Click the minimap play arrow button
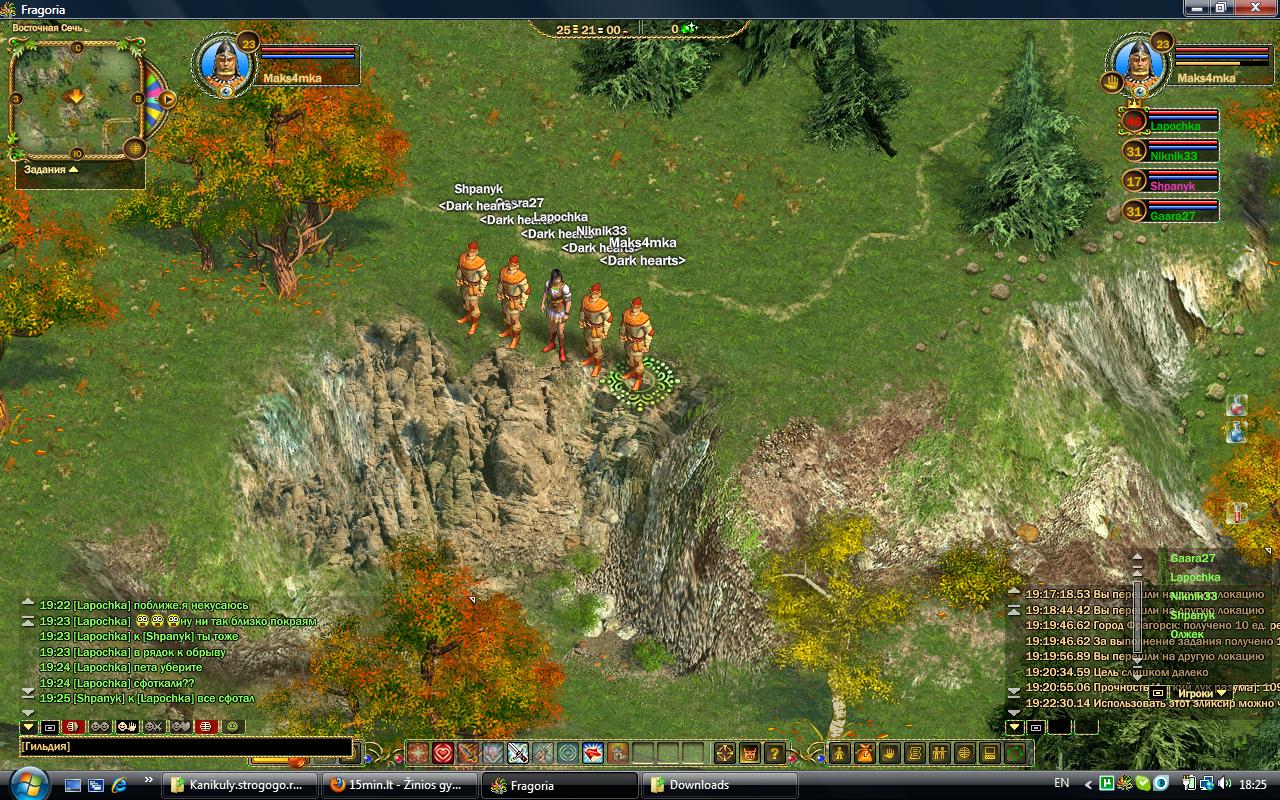Screen dimensions: 1280x800 167,99
